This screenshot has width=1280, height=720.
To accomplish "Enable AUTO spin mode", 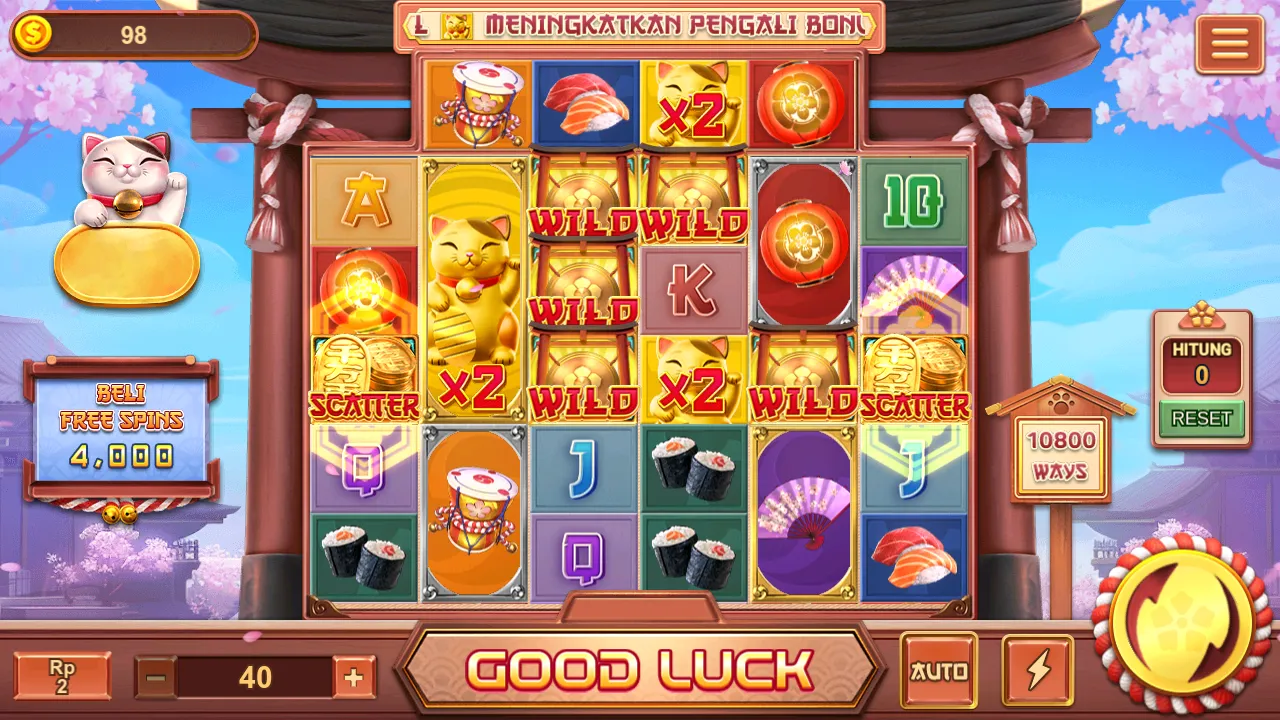I will pyautogui.click(x=941, y=670).
